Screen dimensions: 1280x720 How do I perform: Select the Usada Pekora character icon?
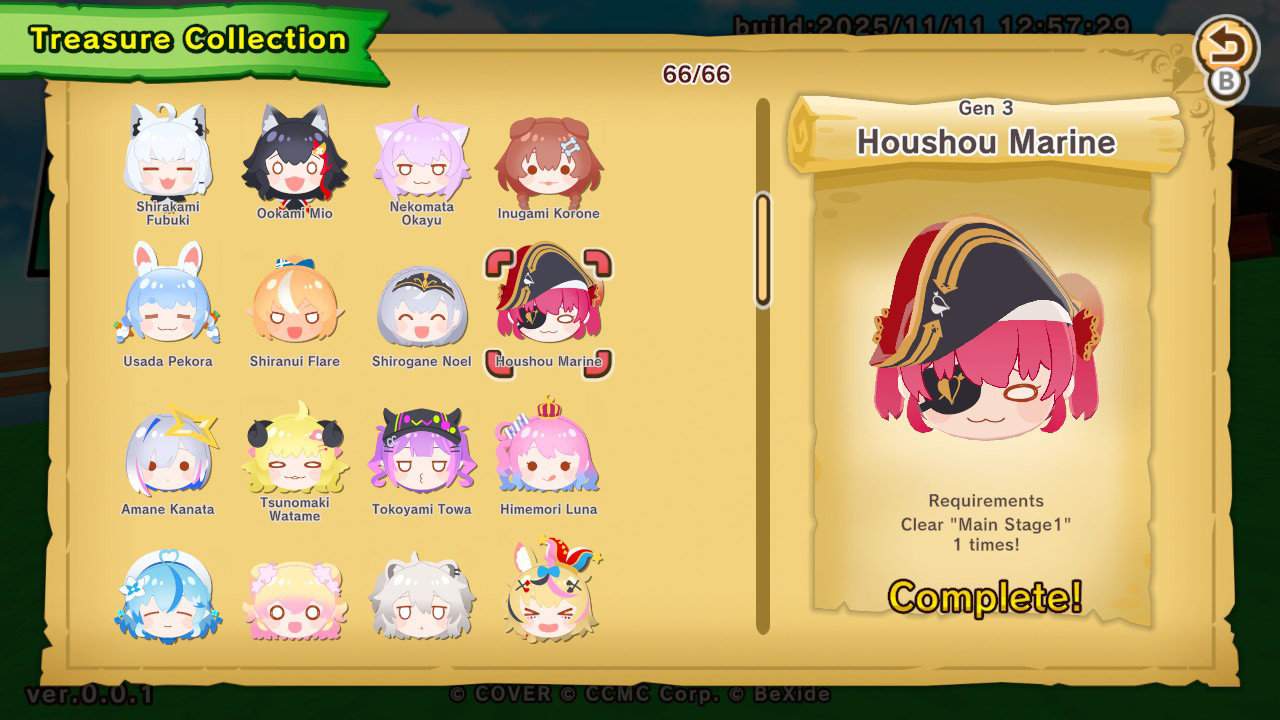coord(168,303)
